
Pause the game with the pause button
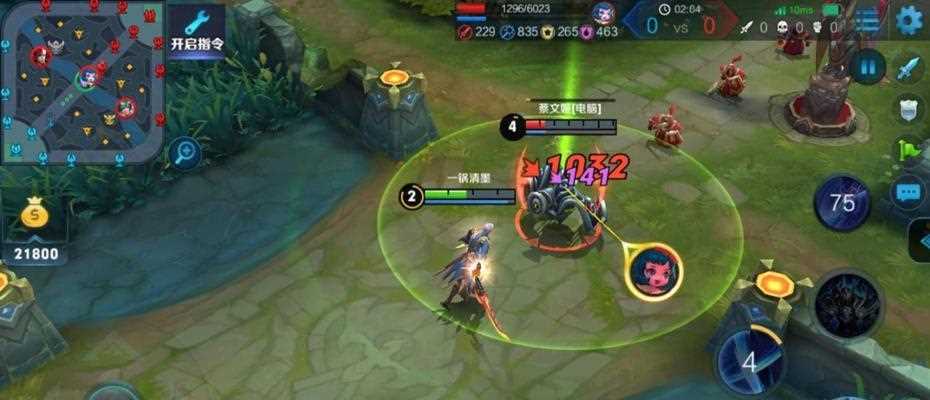(x=867, y=68)
